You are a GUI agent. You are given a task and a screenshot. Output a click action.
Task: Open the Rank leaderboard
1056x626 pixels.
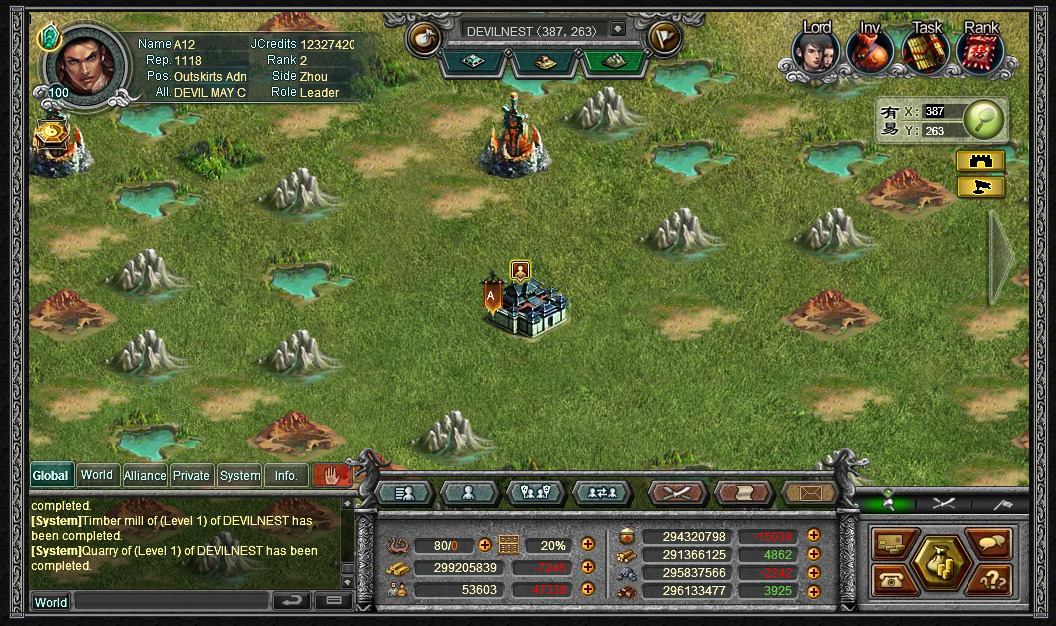point(980,52)
